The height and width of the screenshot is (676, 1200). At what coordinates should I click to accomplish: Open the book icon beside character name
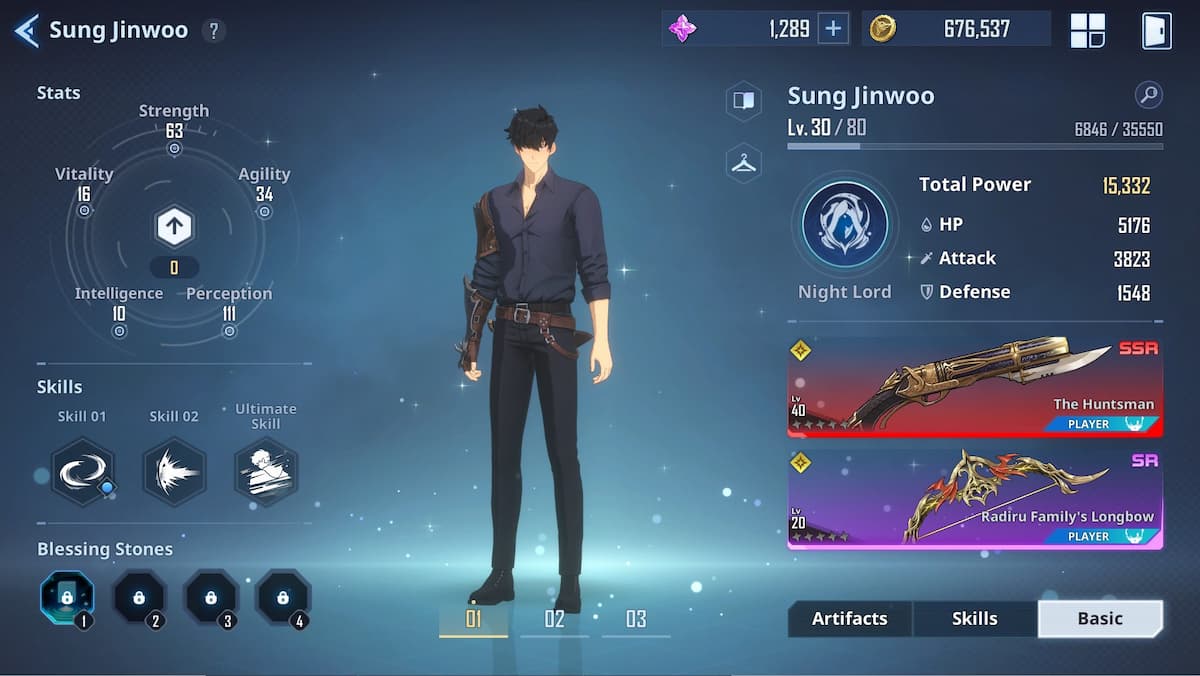tap(744, 100)
